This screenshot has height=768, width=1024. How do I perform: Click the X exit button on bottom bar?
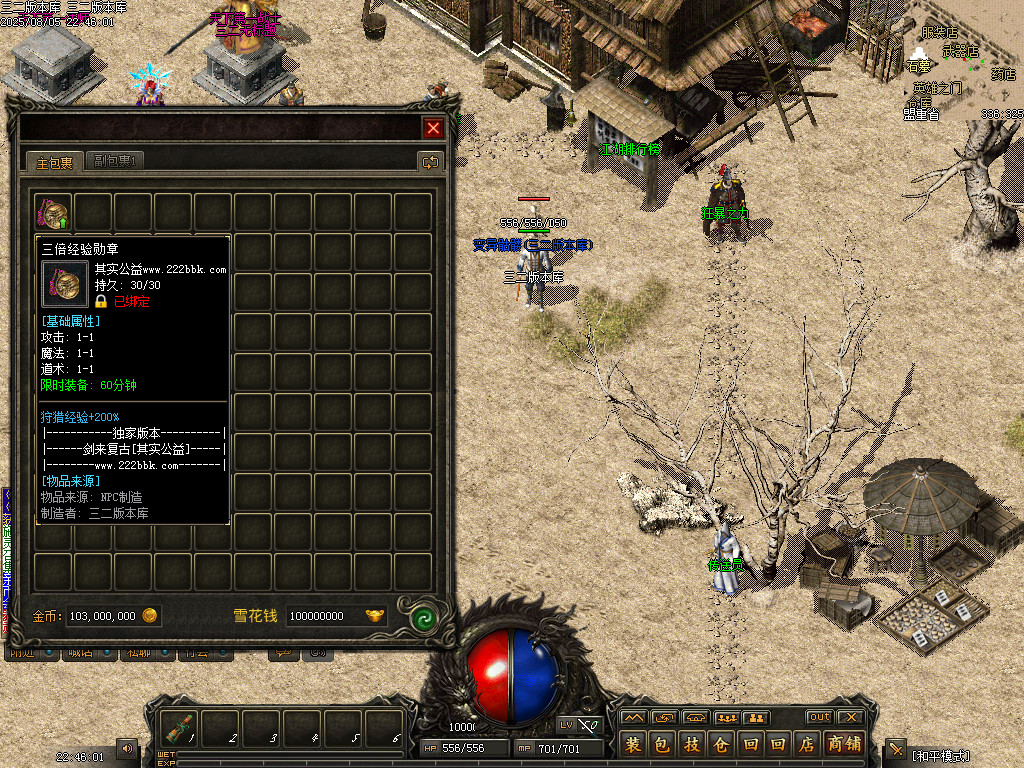(850, 717)
